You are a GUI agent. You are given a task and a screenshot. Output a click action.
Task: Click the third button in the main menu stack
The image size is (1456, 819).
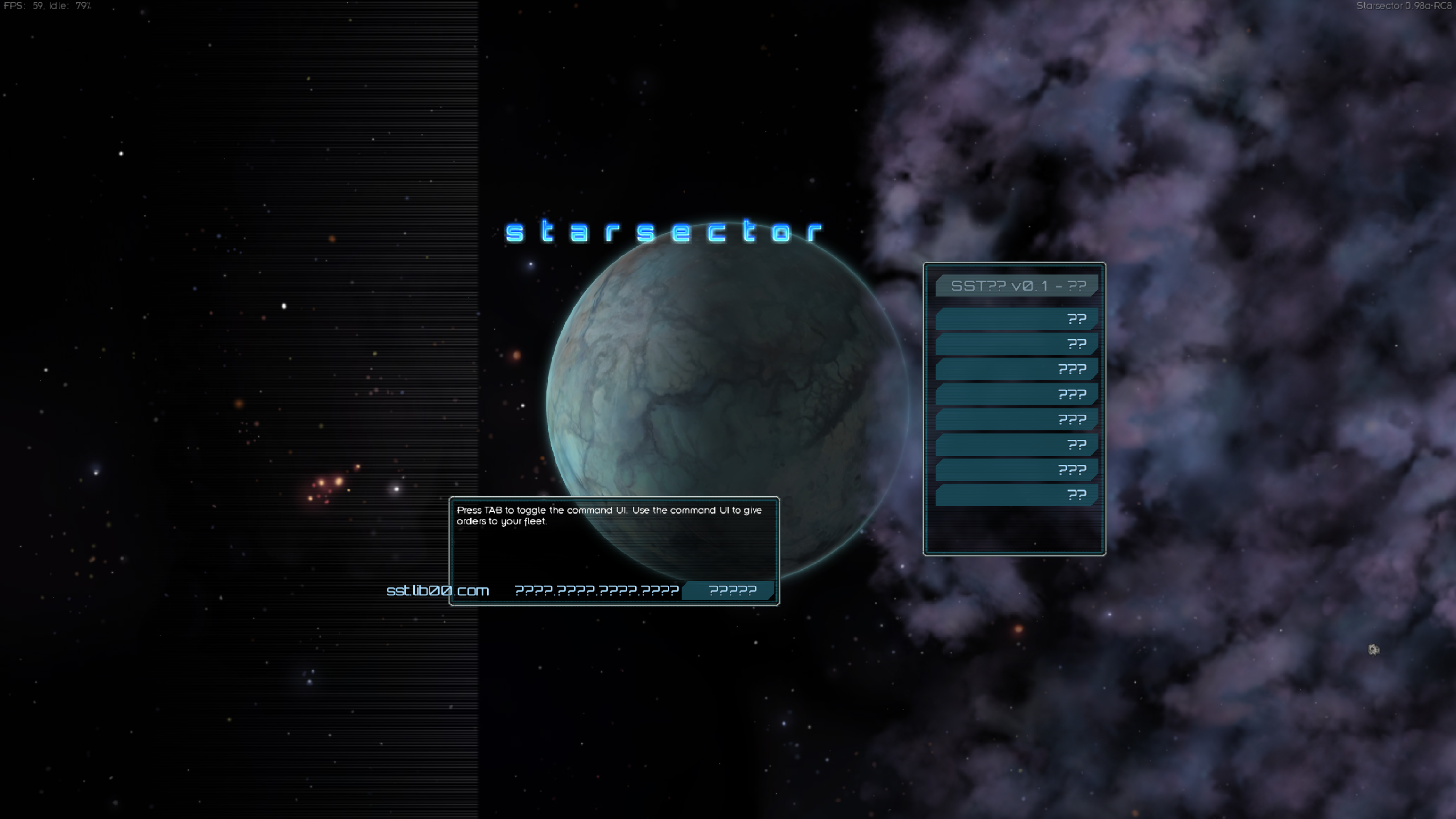click(1016, 369)
